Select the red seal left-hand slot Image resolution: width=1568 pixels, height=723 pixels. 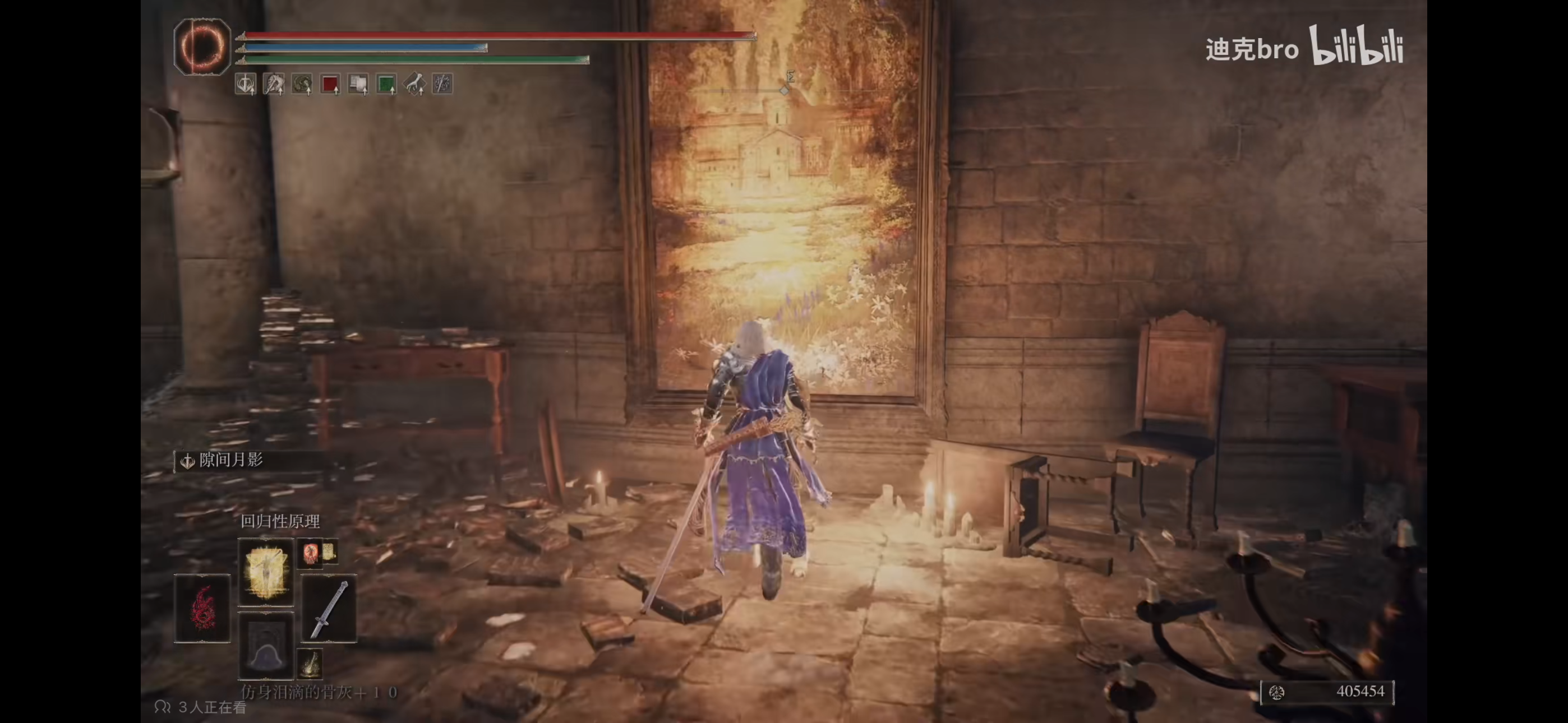(202, 608)
